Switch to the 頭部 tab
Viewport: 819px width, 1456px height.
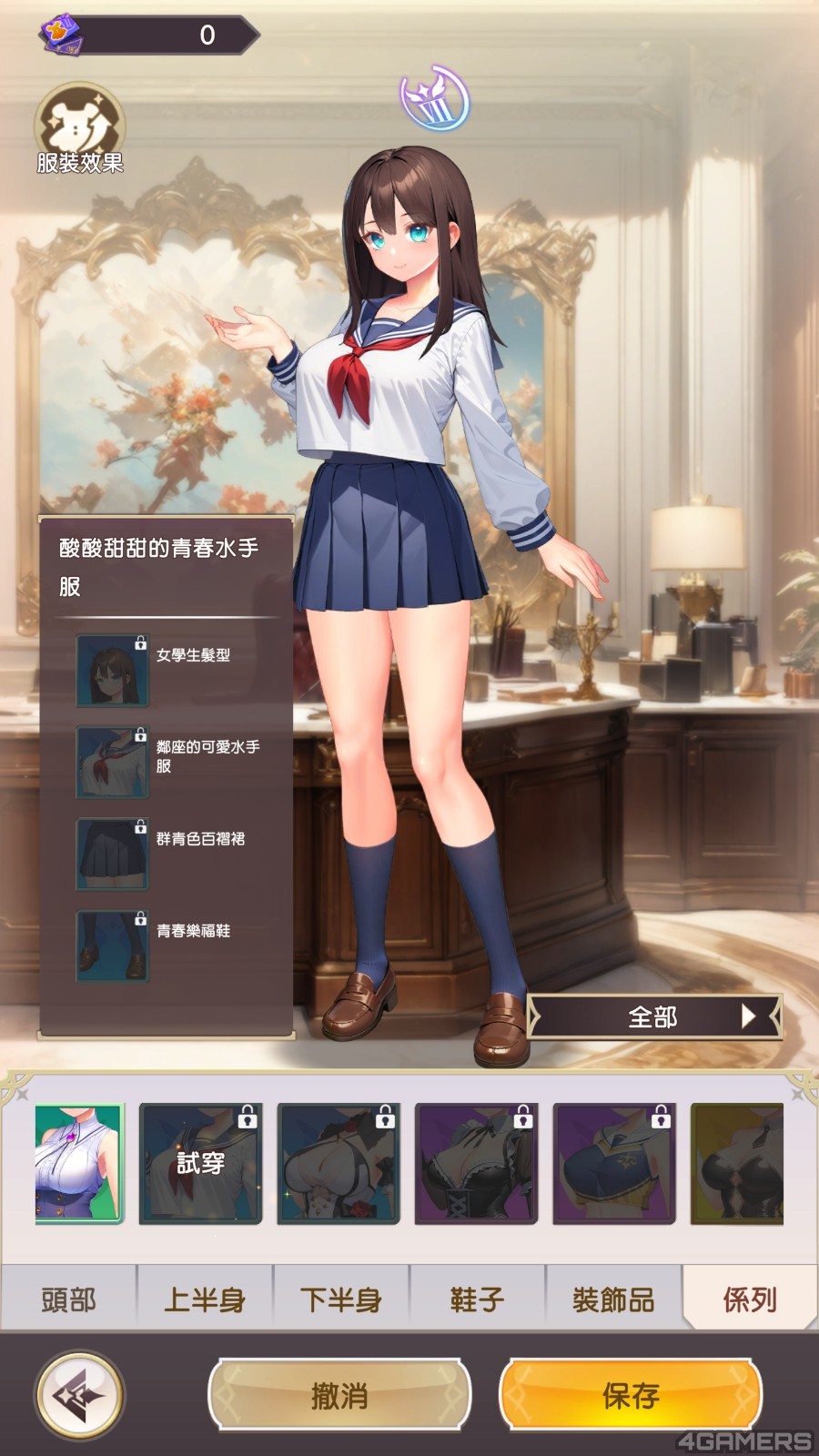click(68, 1299)
